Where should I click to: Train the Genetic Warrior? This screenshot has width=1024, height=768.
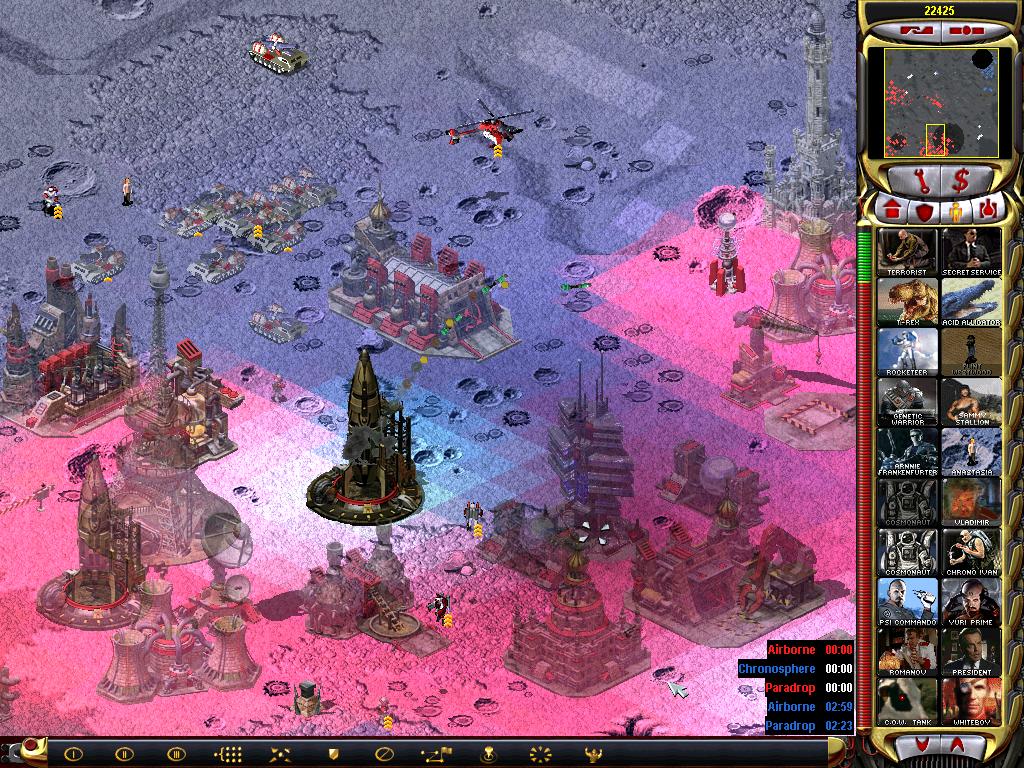[x=908, y=402]
